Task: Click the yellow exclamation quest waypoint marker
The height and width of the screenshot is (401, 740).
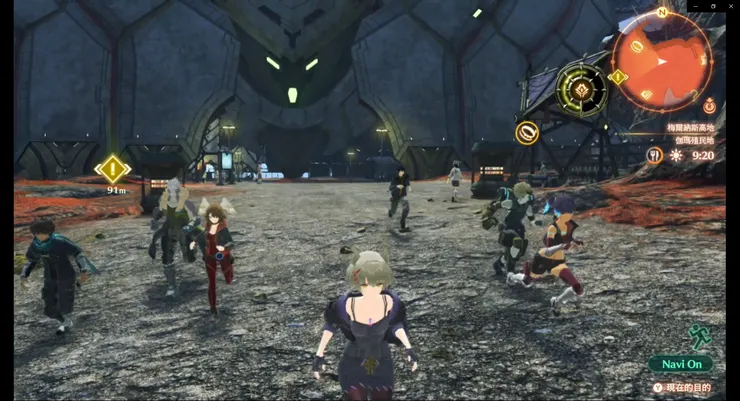Action: tap(113, 168)
